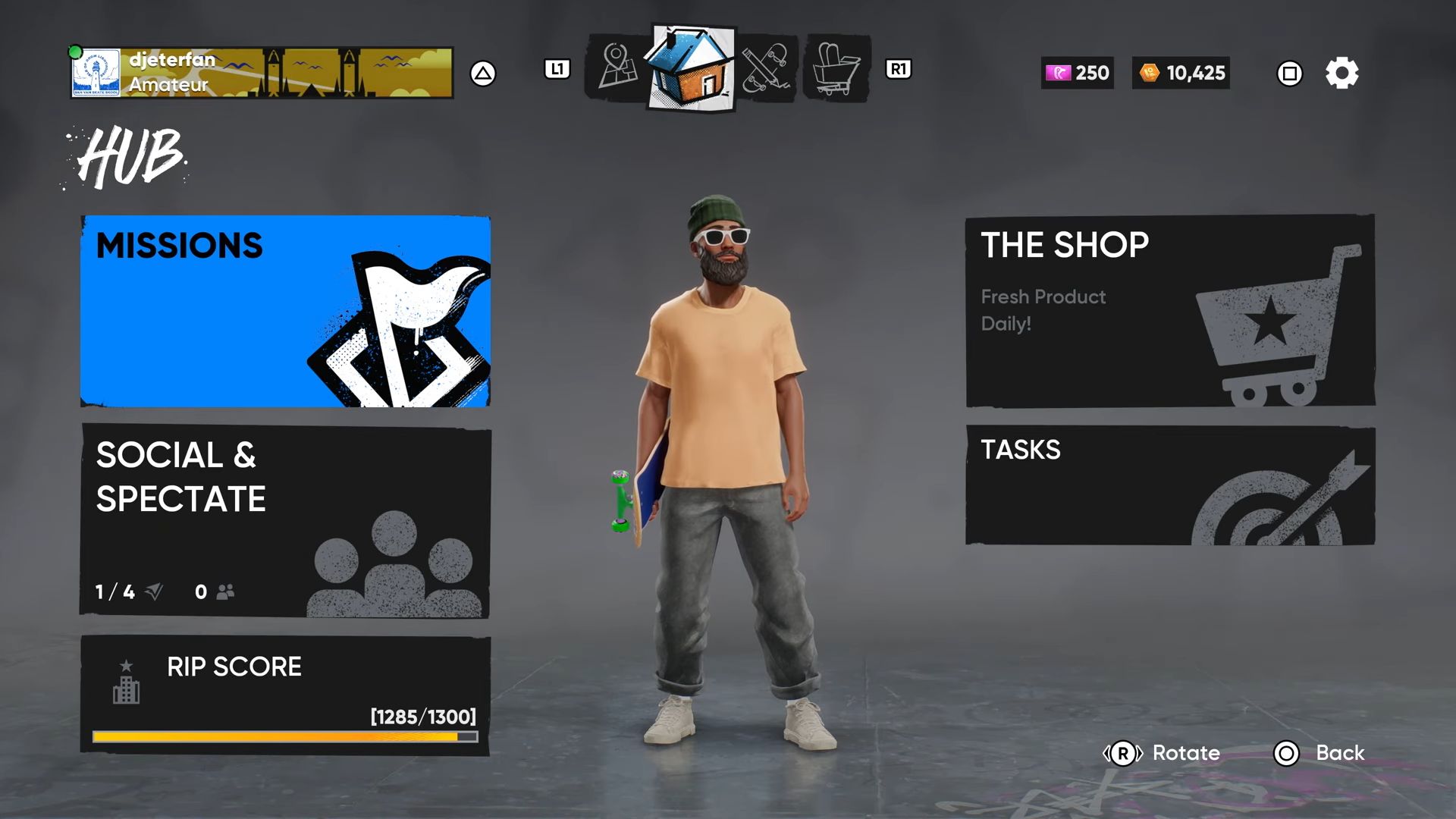Open the Rip Score panel

(x=285, y=695)
